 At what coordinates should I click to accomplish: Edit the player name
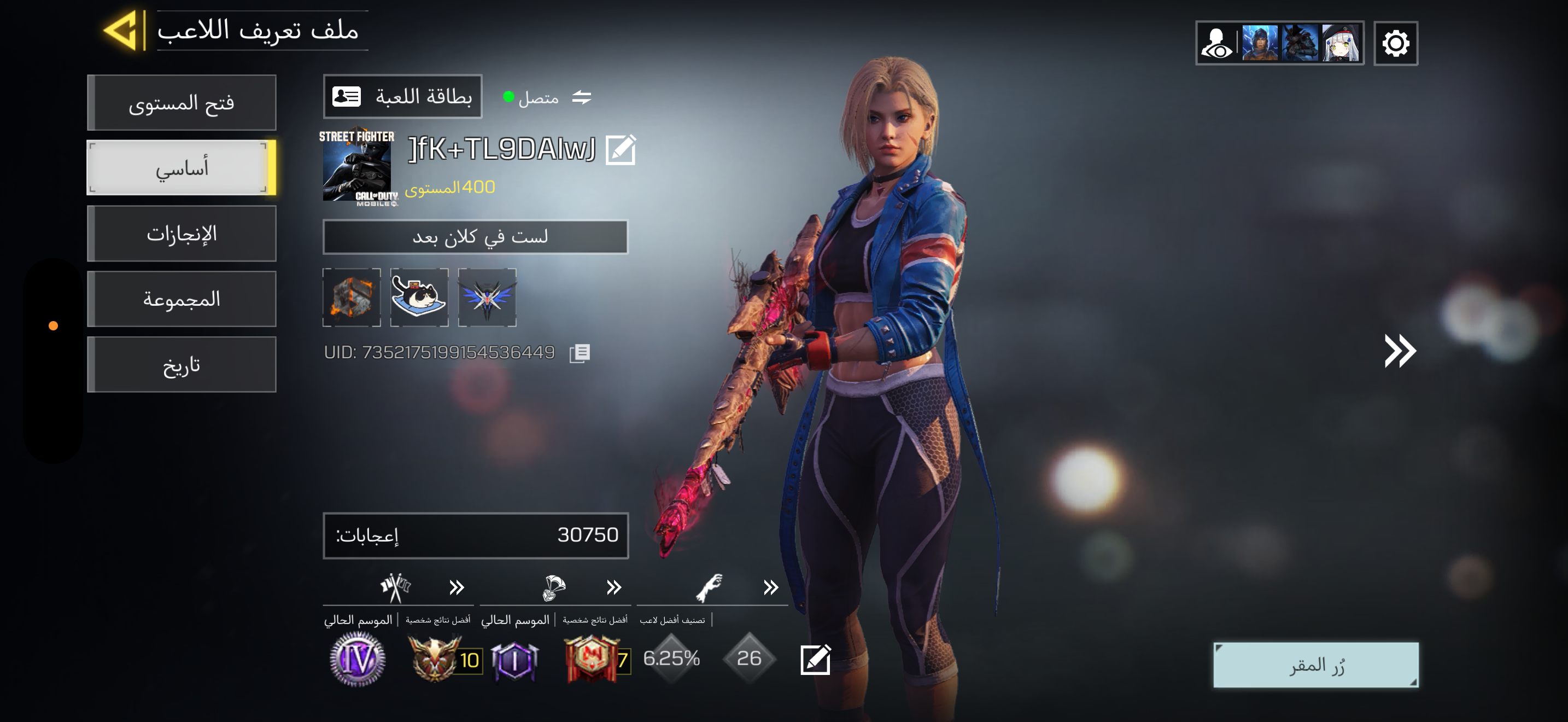click(621, 150)
